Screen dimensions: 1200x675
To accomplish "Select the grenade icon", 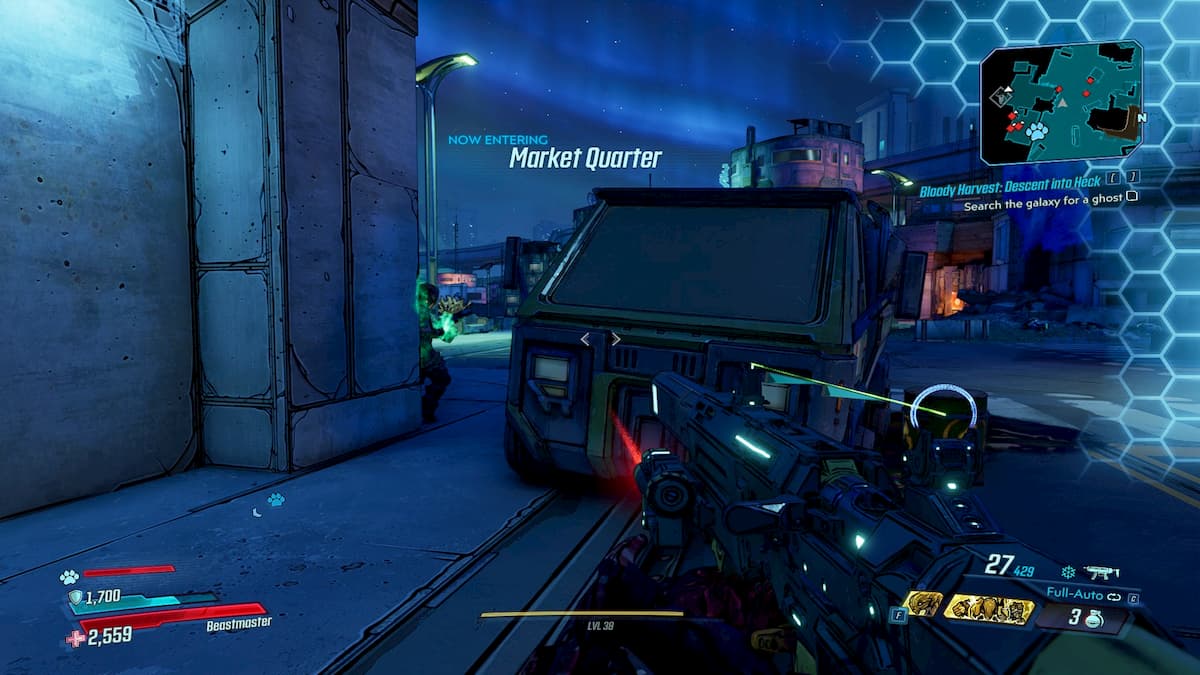I will [1092, 619].
